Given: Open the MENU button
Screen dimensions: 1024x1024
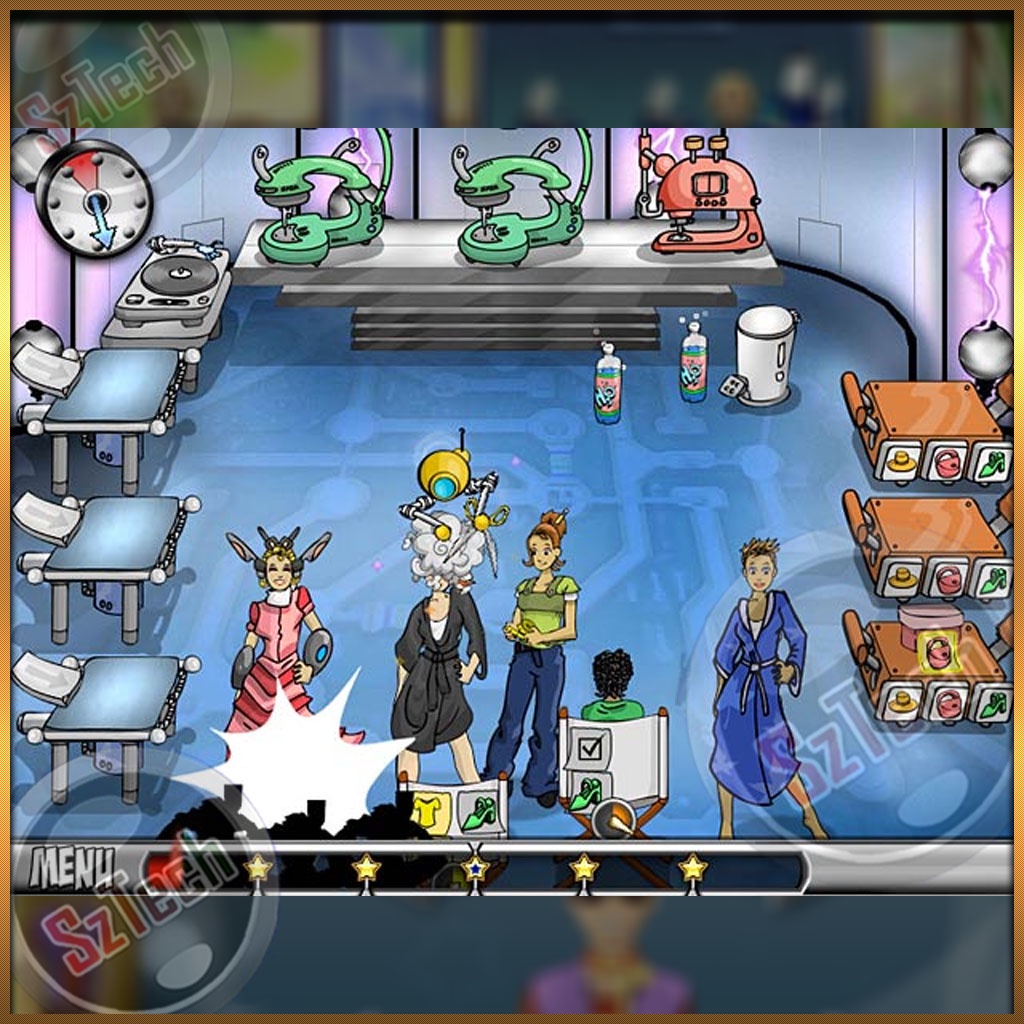Looking at the screenshot, I should pyautogui.click(x=72, y=866).
